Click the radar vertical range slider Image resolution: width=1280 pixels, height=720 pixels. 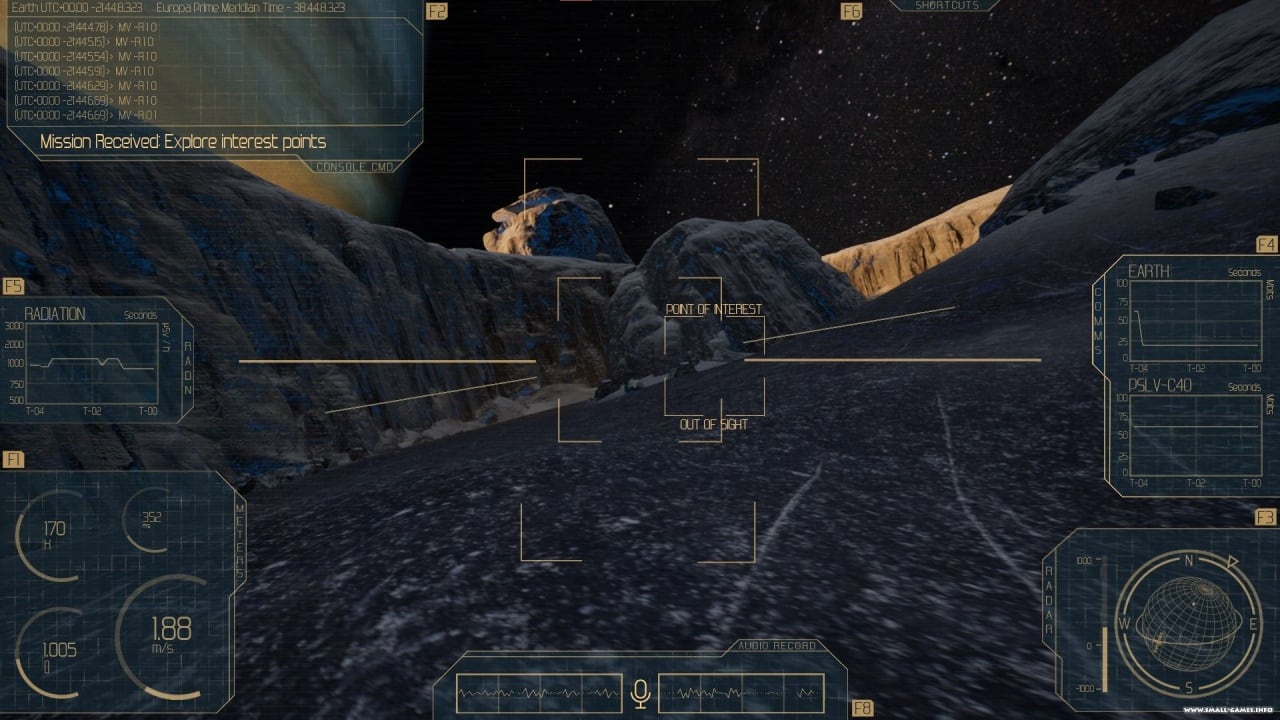[x=1104, y=627]
